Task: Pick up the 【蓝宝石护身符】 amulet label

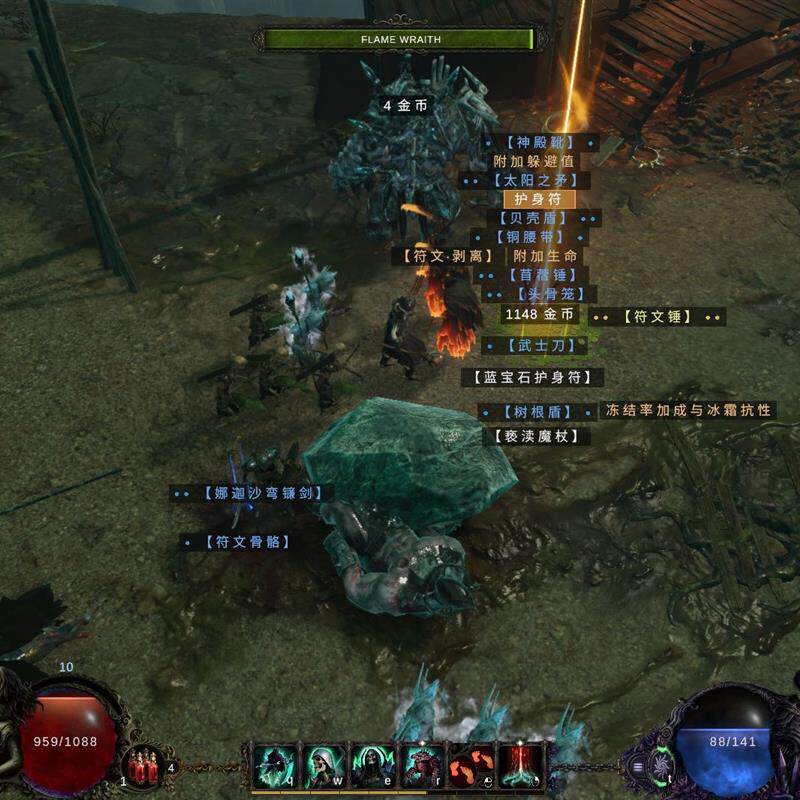Action: pyautogui.click(x=532, y=377)
